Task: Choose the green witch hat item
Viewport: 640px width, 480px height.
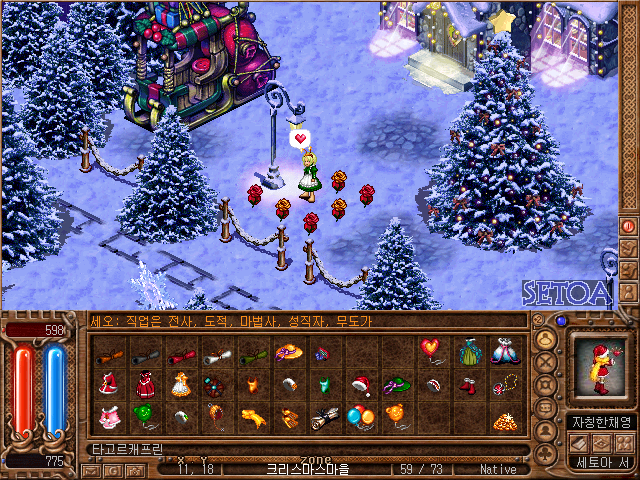Action: point(397,384)
